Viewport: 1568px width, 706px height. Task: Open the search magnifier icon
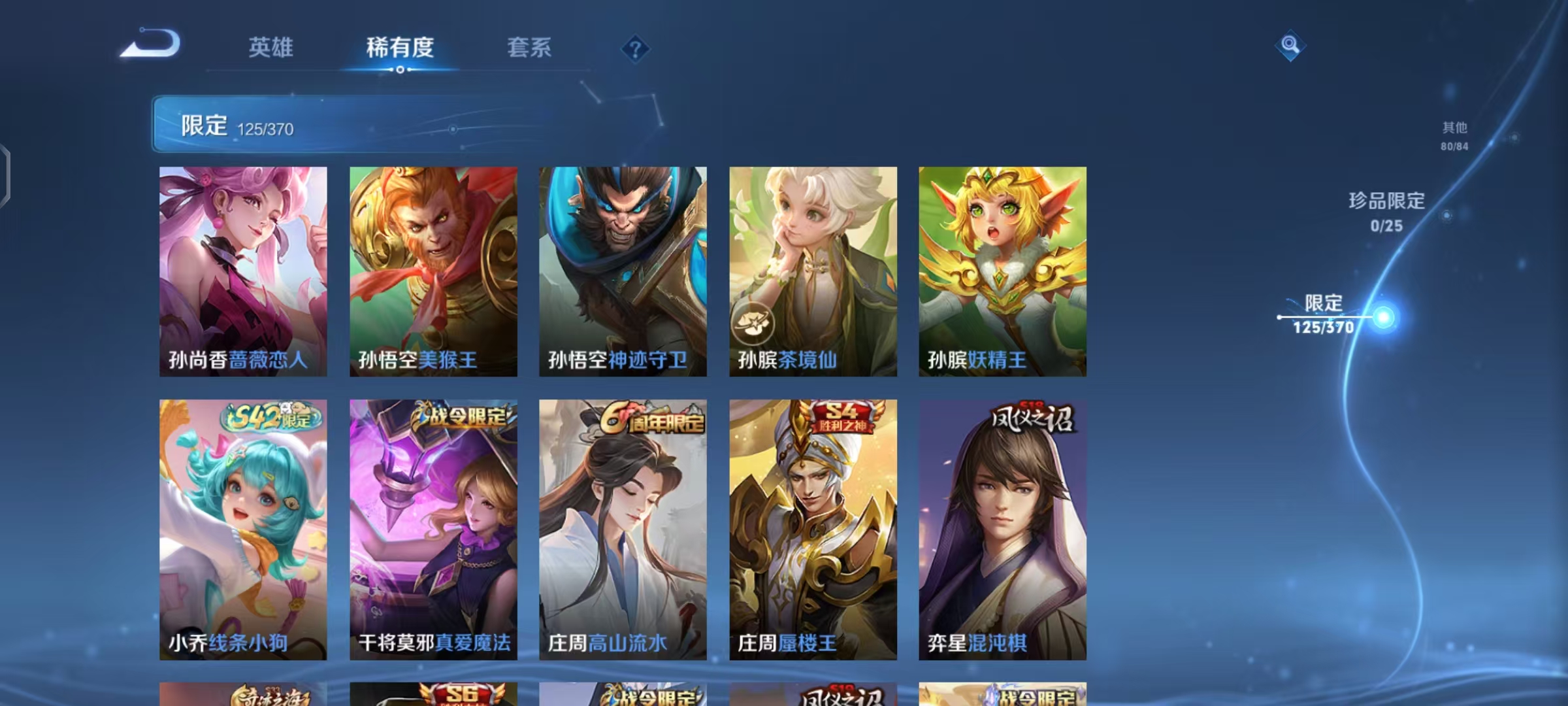coord(1289,46)
